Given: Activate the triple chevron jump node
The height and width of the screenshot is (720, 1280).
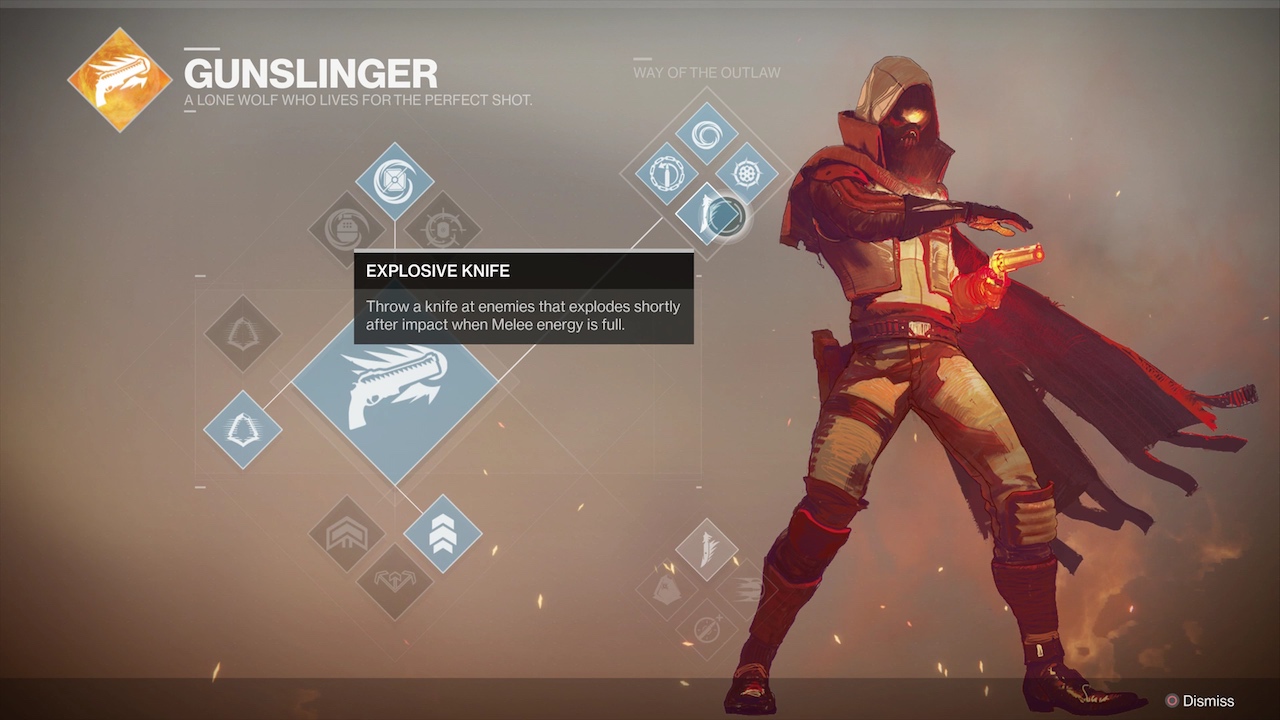Looking at the screenshot, I should (442, 534).
